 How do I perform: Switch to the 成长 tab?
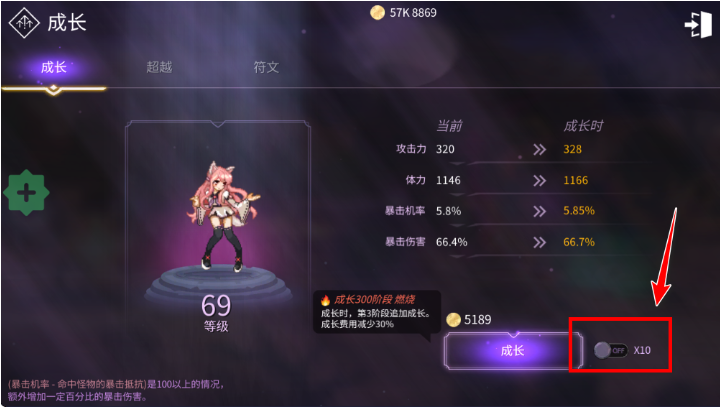click(53, 68)
